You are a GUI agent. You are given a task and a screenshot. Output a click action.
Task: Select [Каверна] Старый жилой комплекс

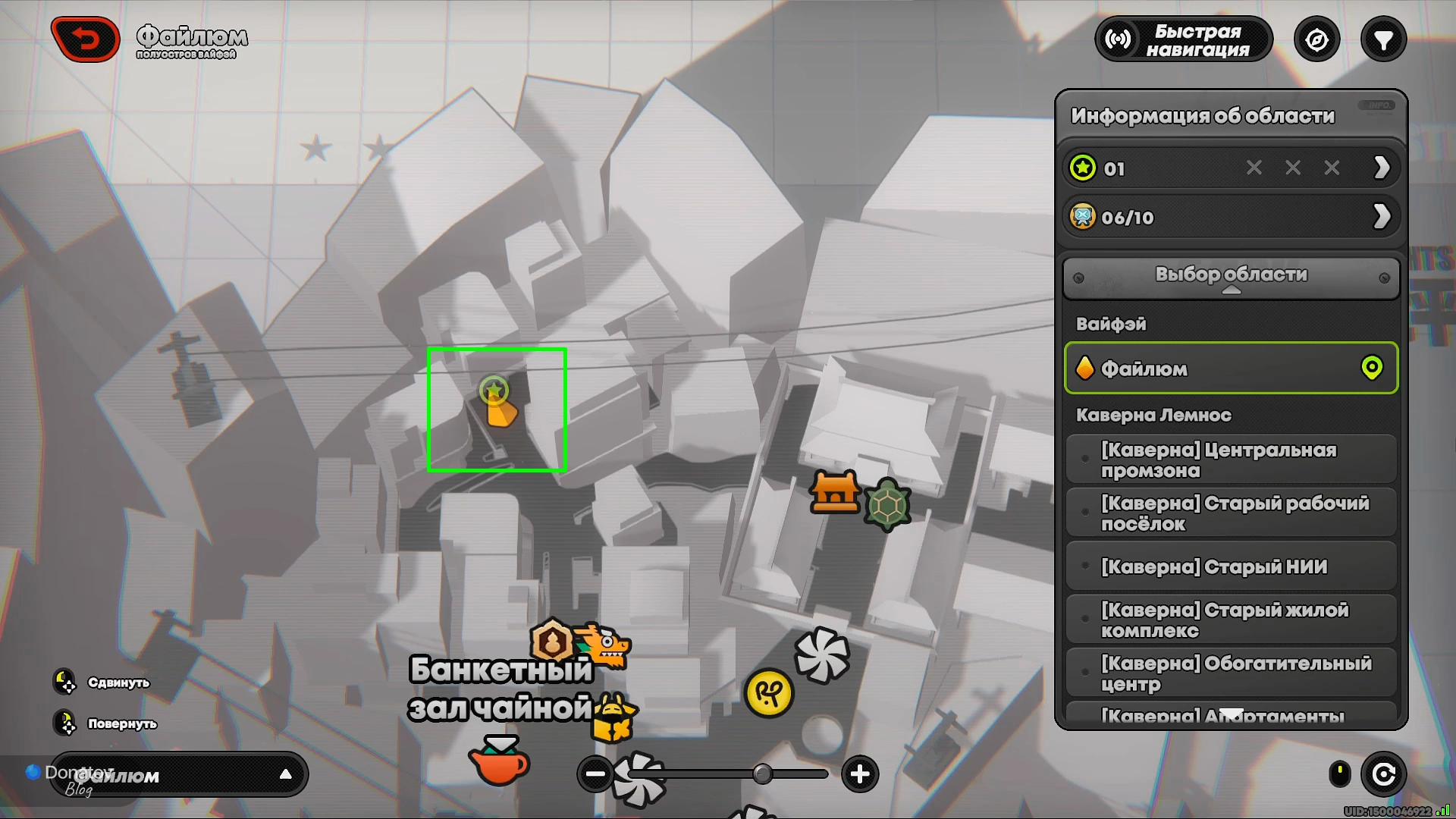[x=1231, y=620]
